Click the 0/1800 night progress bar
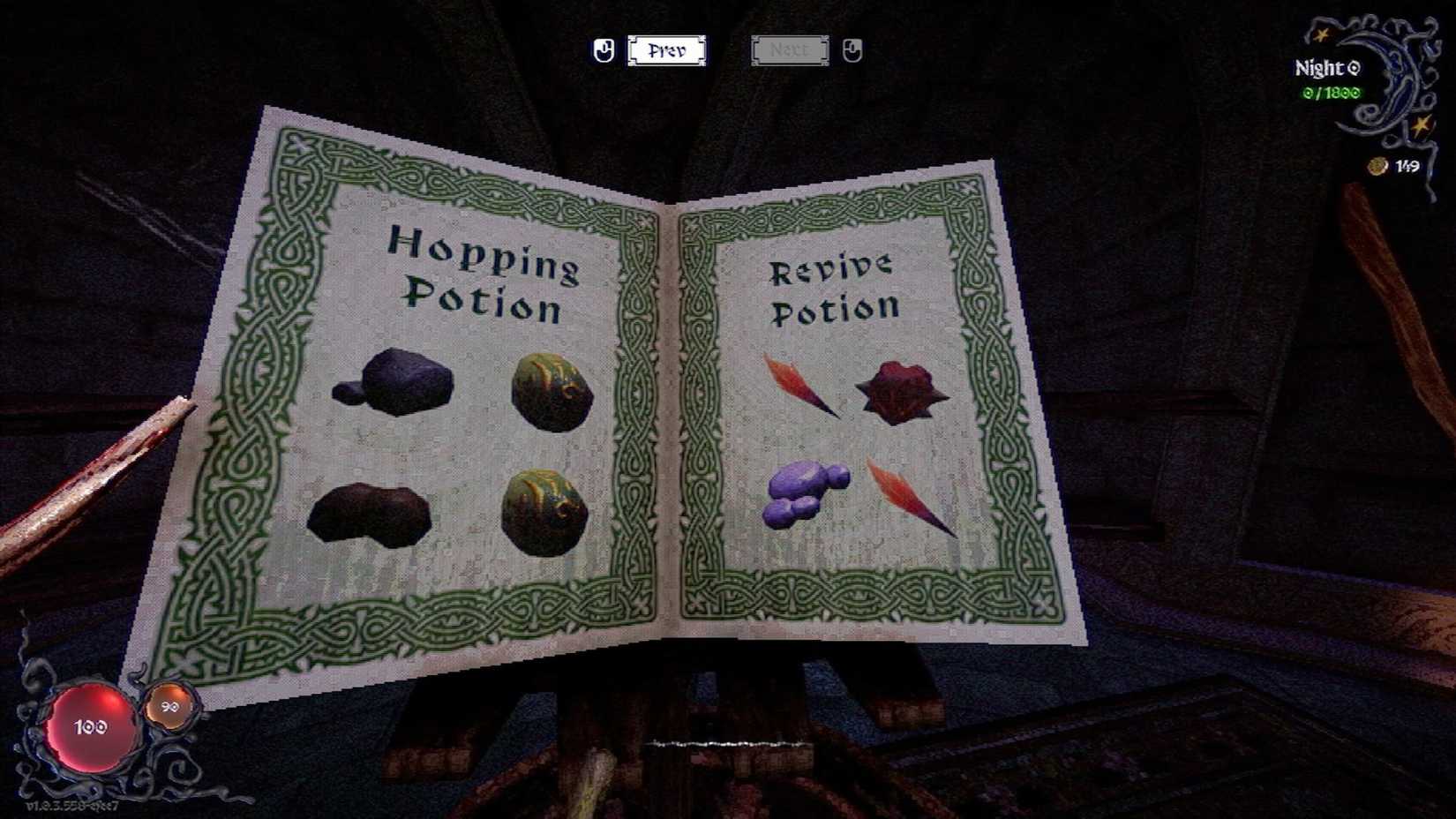Image resolution: width=1456 pixels, height=819 pixels. pos(1324,90)
